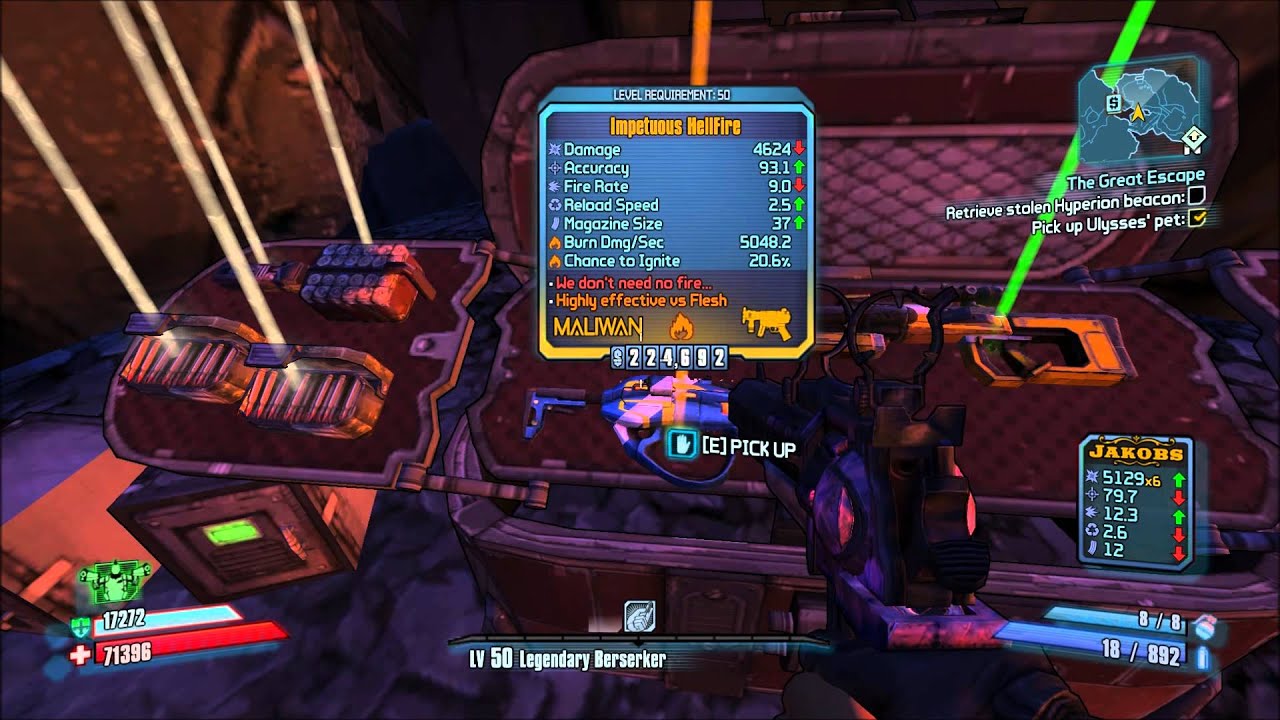Click the diamond objective marker on minimap edge
This screenshot has width=1280, height=720.
[x=1191, y=138]
